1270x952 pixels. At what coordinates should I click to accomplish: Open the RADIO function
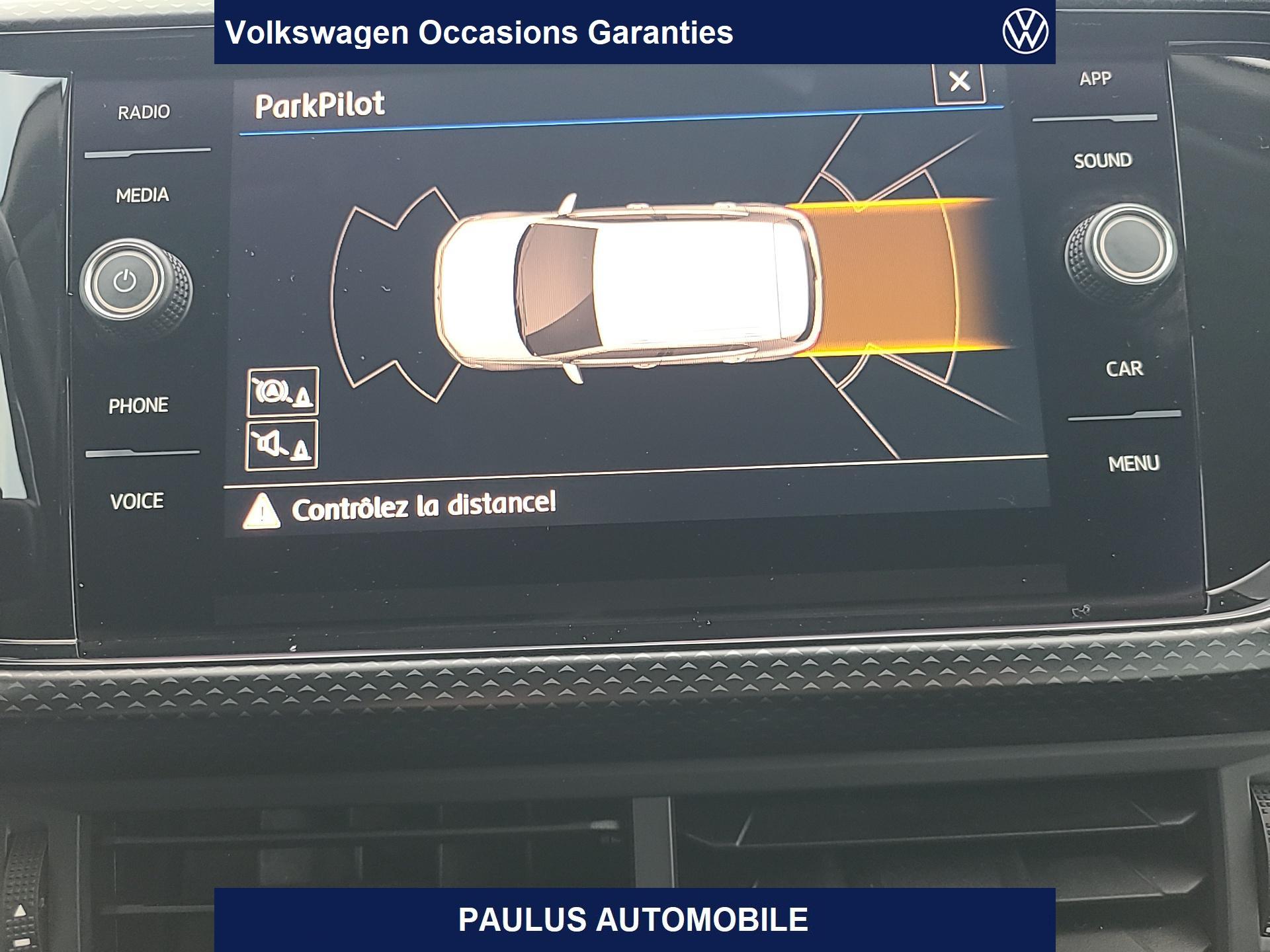click(x=144, y=112)
